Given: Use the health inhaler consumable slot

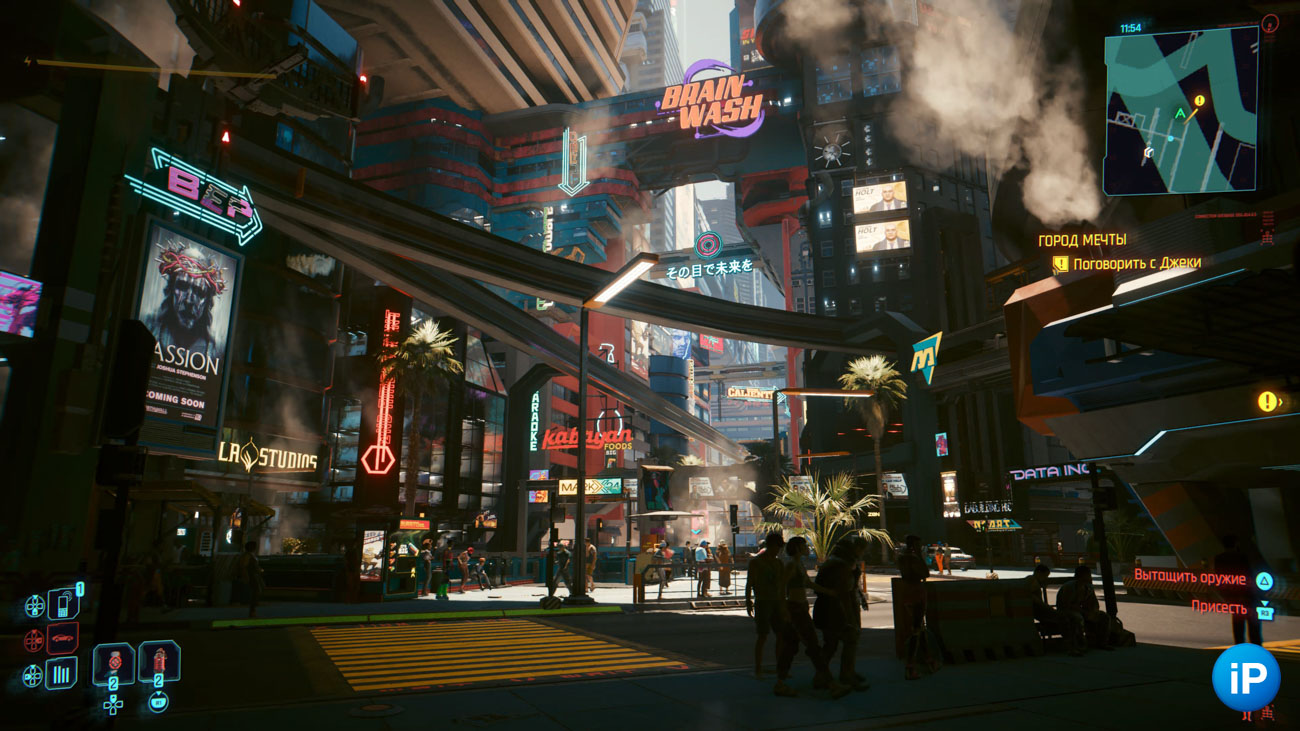Looking at the screenshot, I should click(x=114, y=664).
